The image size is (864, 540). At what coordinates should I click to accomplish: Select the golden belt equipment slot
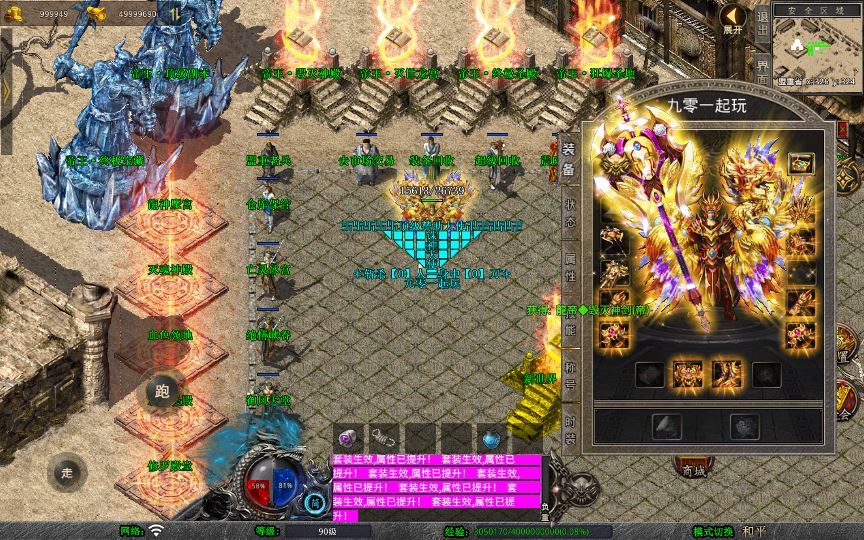pos(686,374)
